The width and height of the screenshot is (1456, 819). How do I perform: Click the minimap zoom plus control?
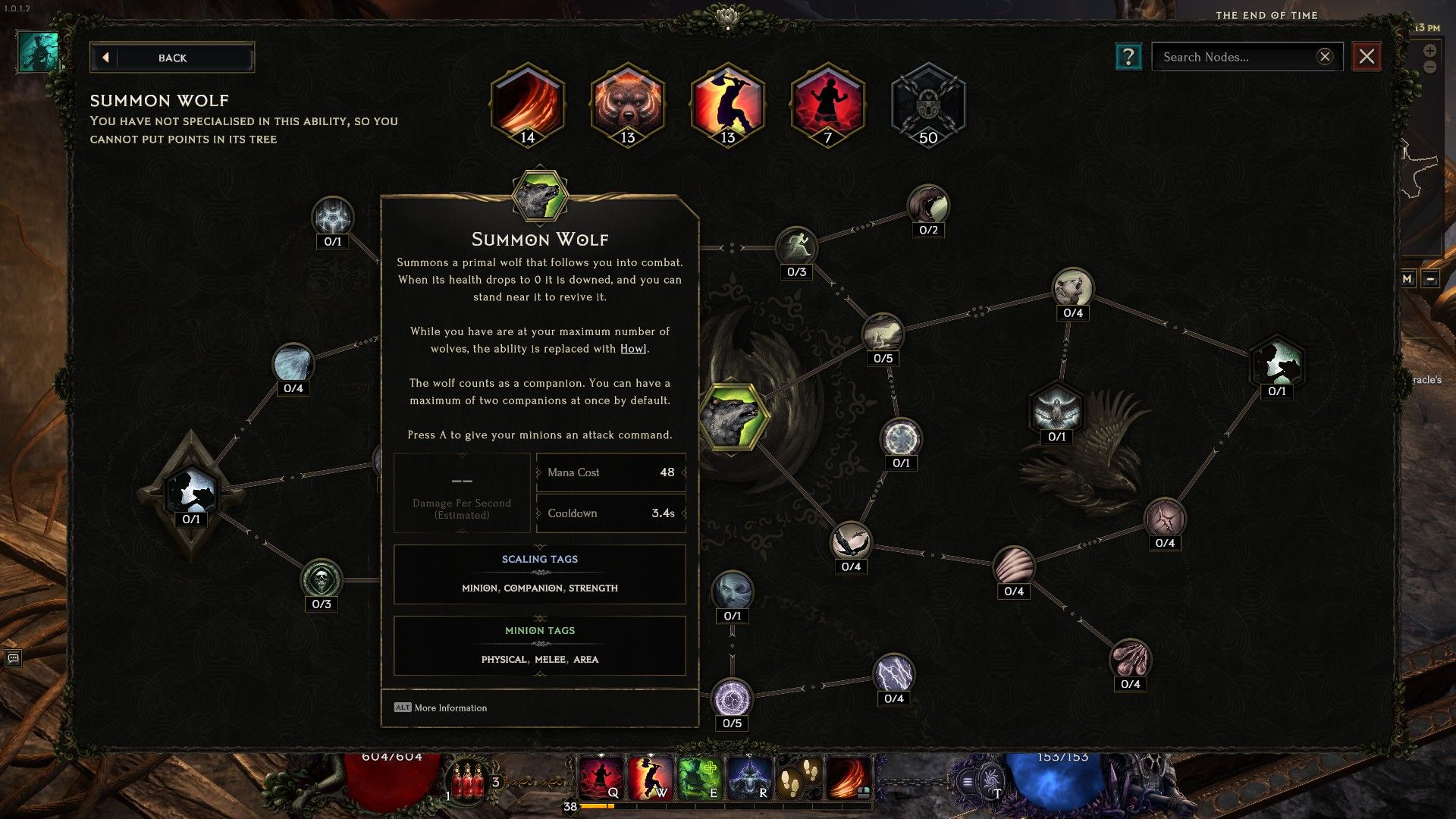point(1429,50)
